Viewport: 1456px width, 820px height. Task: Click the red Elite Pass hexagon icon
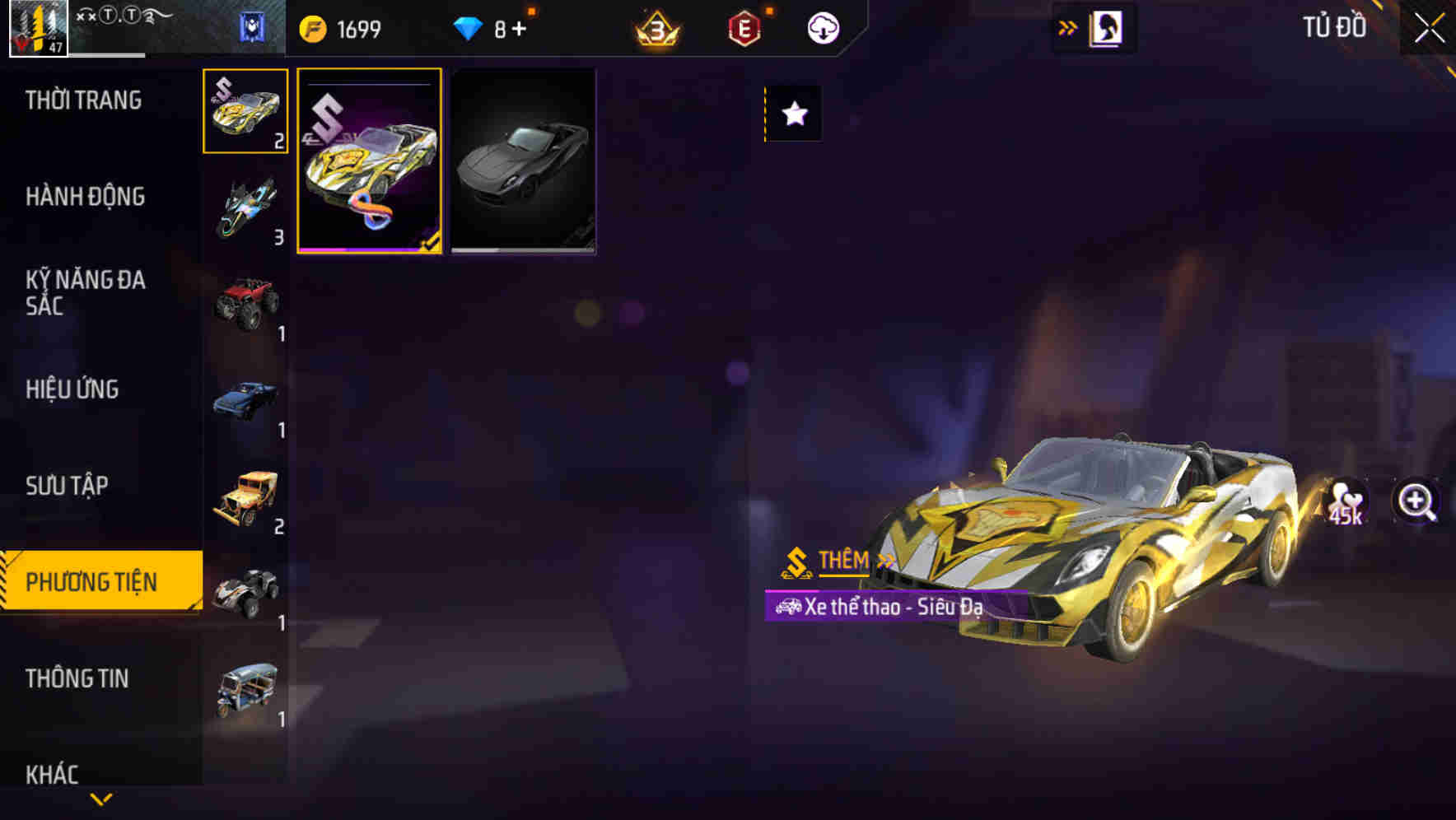tap(742, 27)
